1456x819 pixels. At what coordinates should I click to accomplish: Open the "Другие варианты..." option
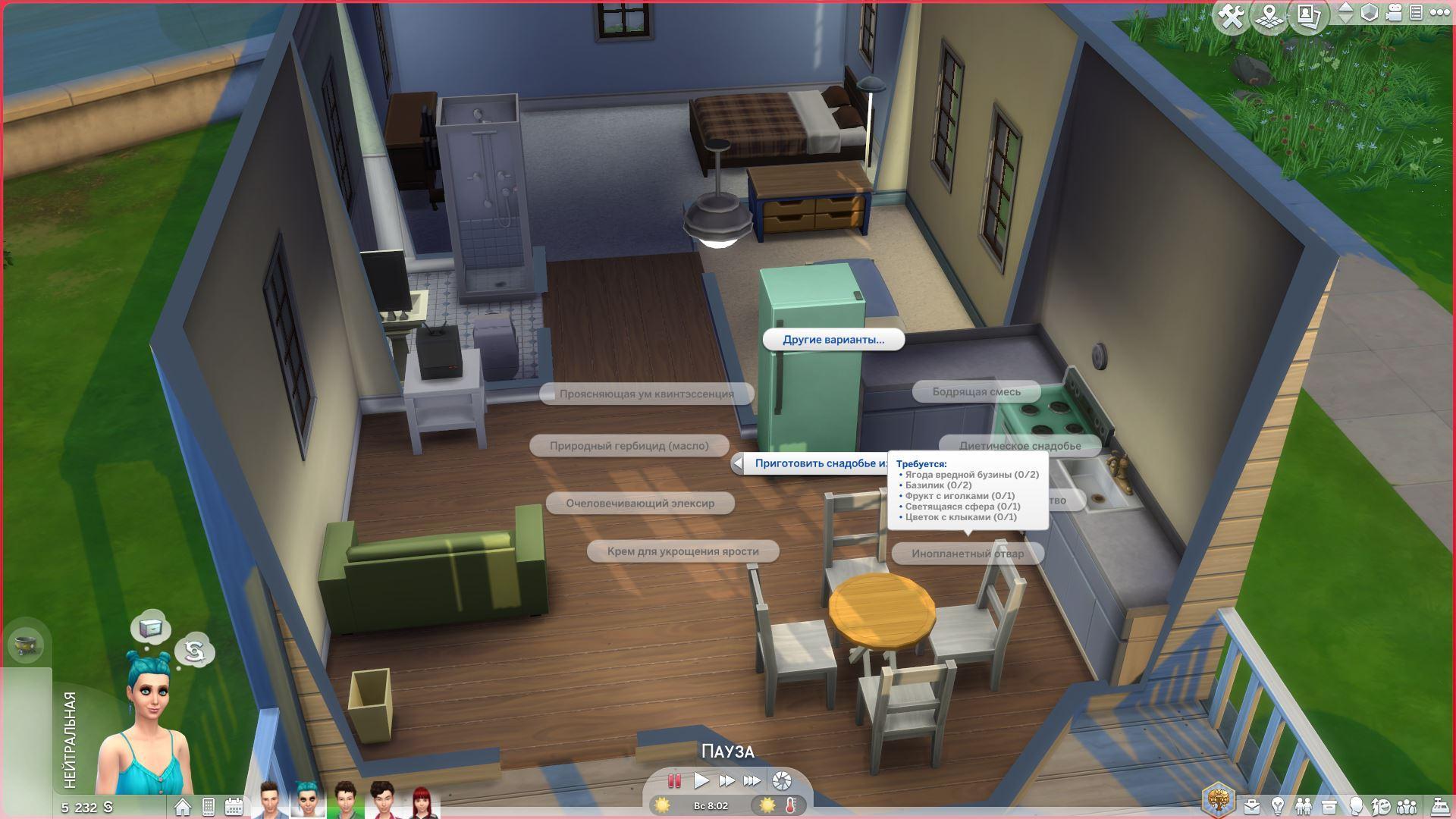point(833,340)
